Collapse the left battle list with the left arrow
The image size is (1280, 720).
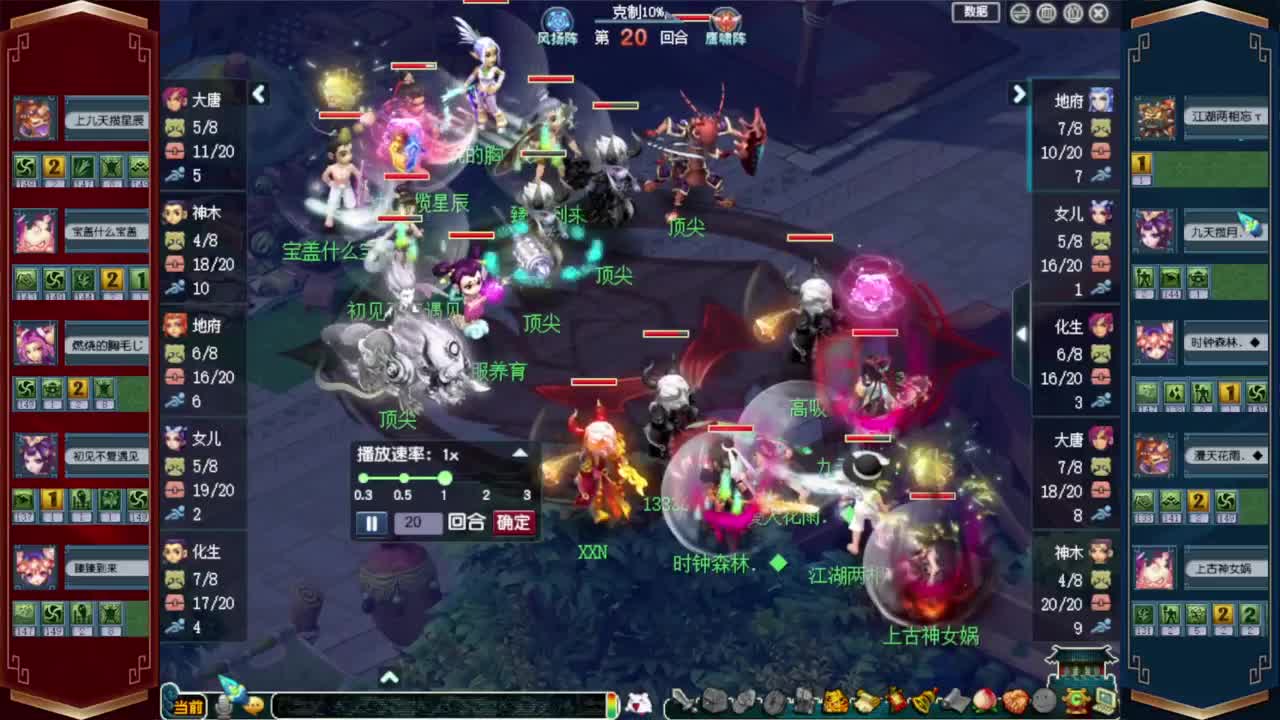click(259, 94)
